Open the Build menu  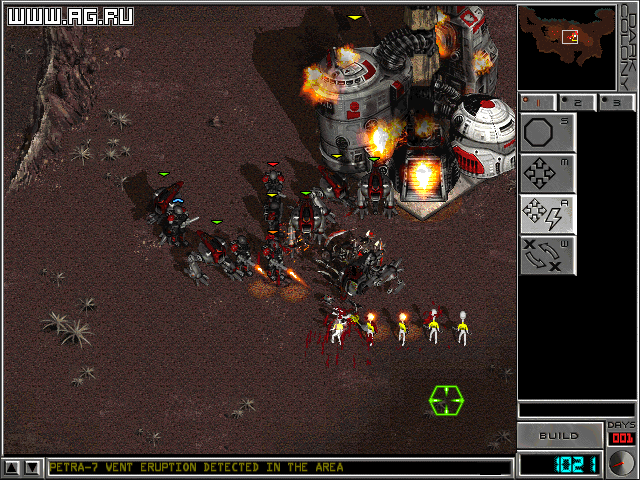(559, 436)
